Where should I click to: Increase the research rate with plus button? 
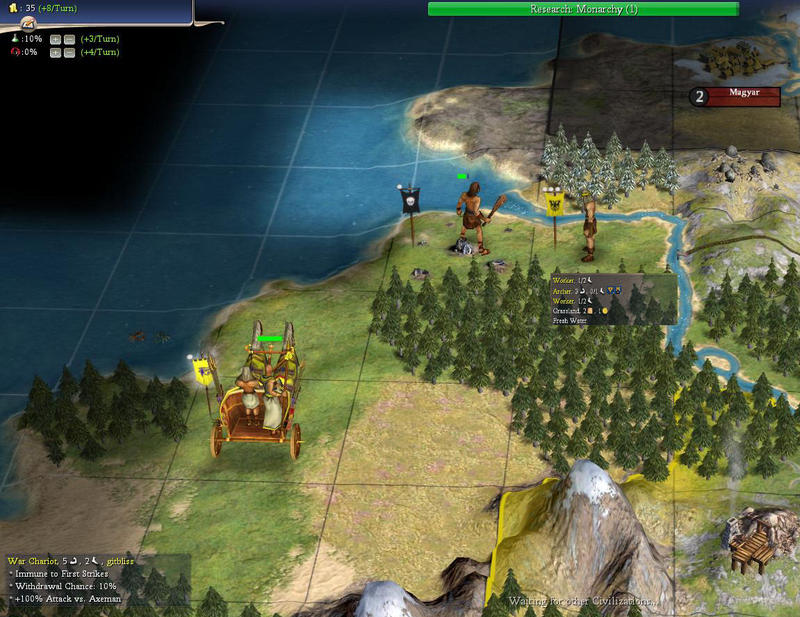(55, 39)
